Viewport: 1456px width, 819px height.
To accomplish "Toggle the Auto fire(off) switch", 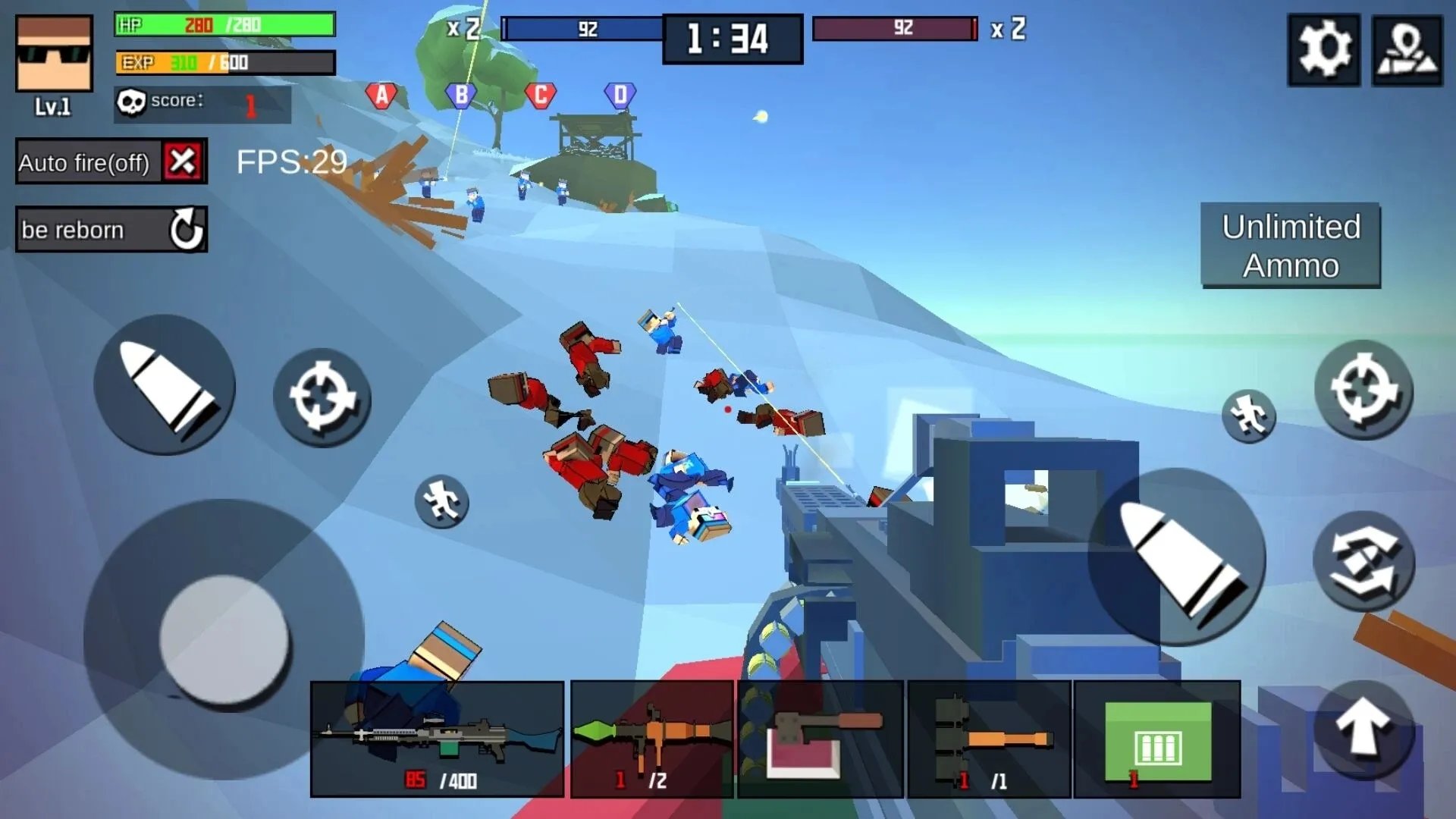I will point(183,162).
